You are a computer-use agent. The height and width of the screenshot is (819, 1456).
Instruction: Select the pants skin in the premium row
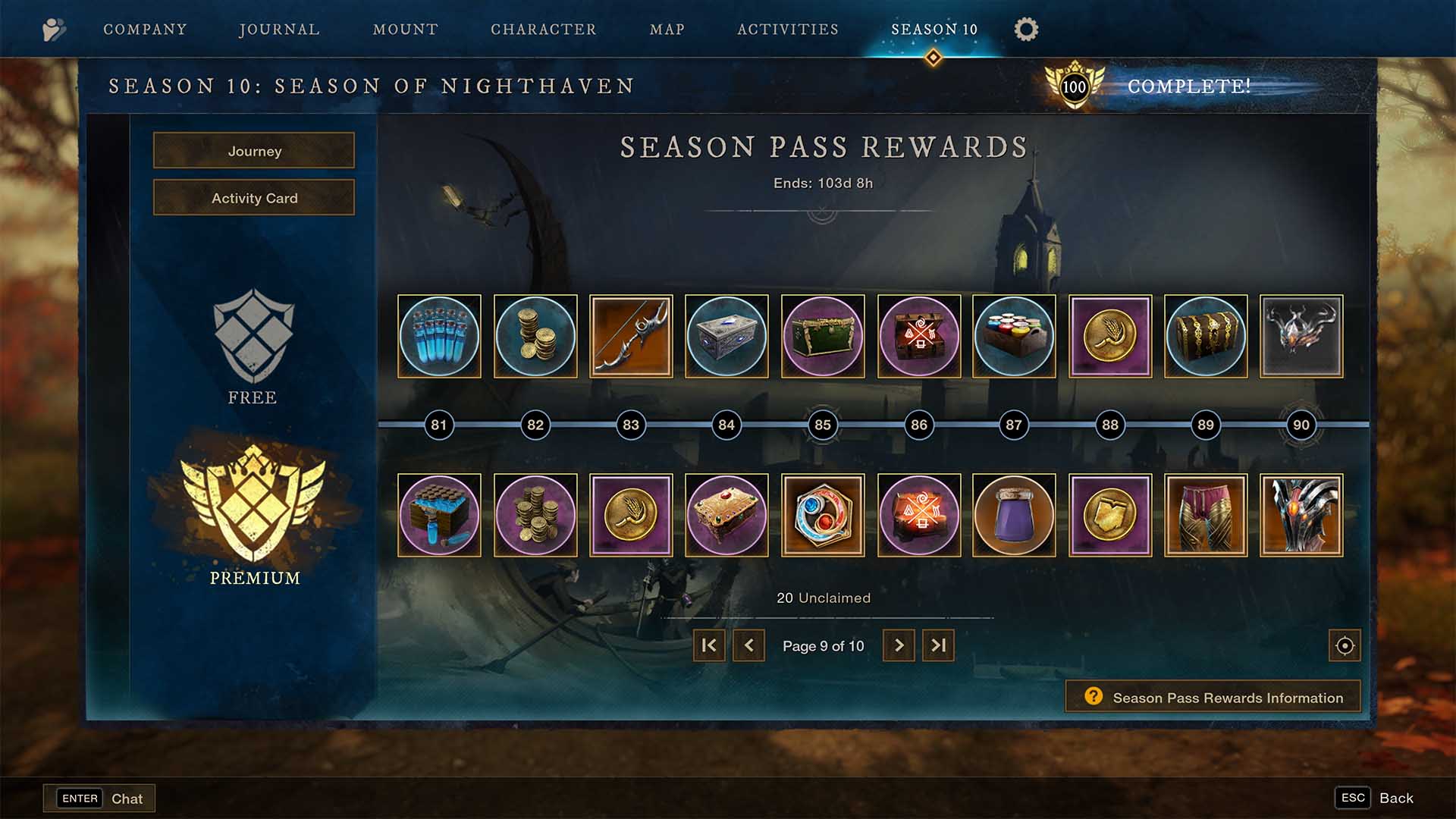(x=1205, y=515)
